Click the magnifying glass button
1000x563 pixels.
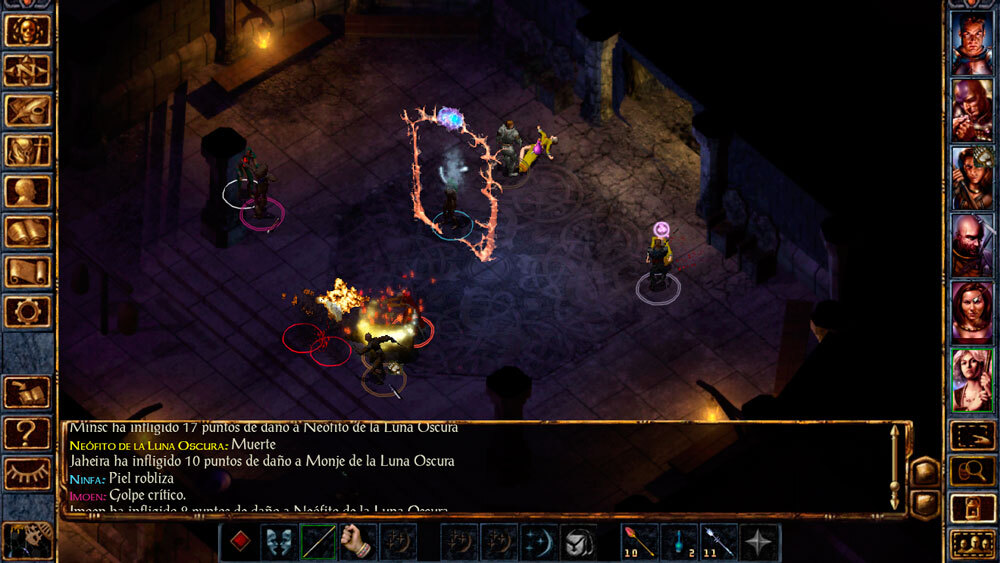point(972,470)
